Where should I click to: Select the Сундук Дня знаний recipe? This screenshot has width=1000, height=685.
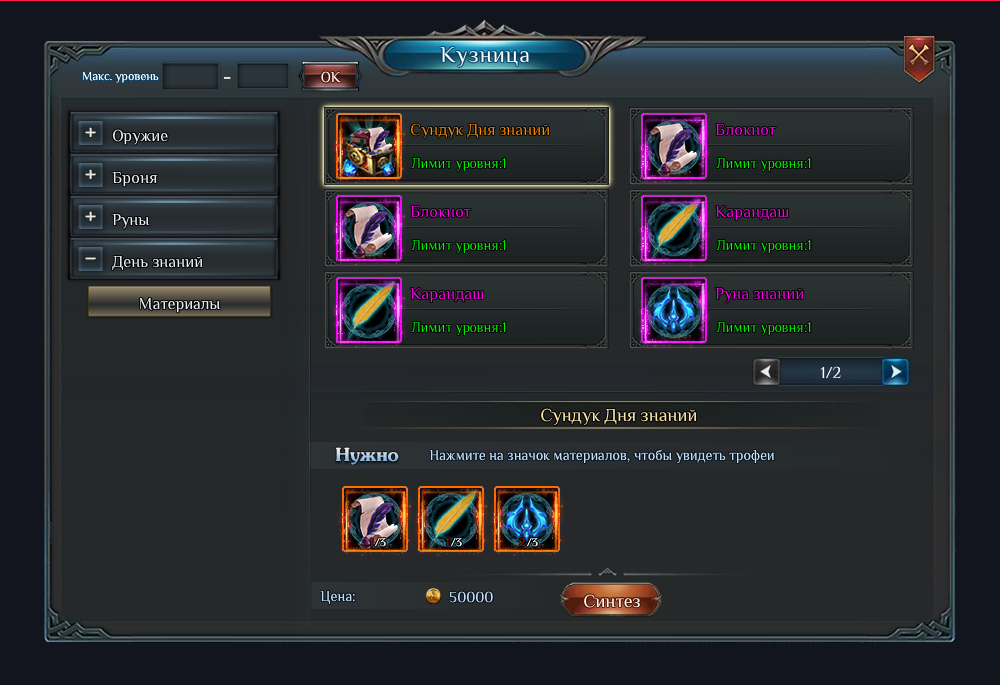pyautogui.click(x=467, y=146)
